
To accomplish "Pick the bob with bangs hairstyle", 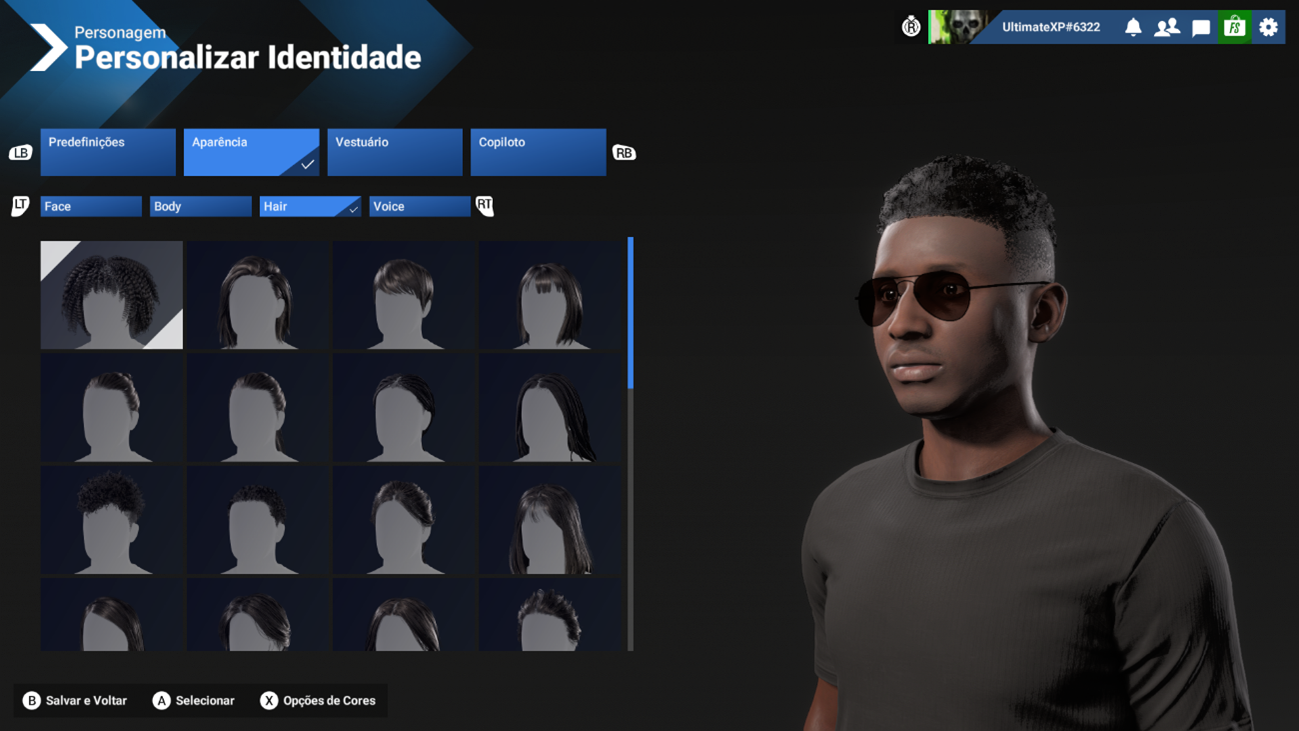I will pos(550,295).
